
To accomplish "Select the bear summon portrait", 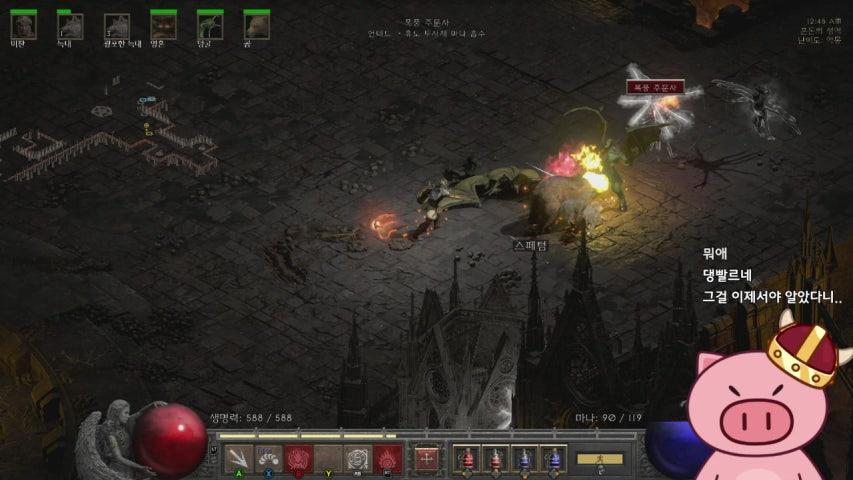I will point(256,24).
